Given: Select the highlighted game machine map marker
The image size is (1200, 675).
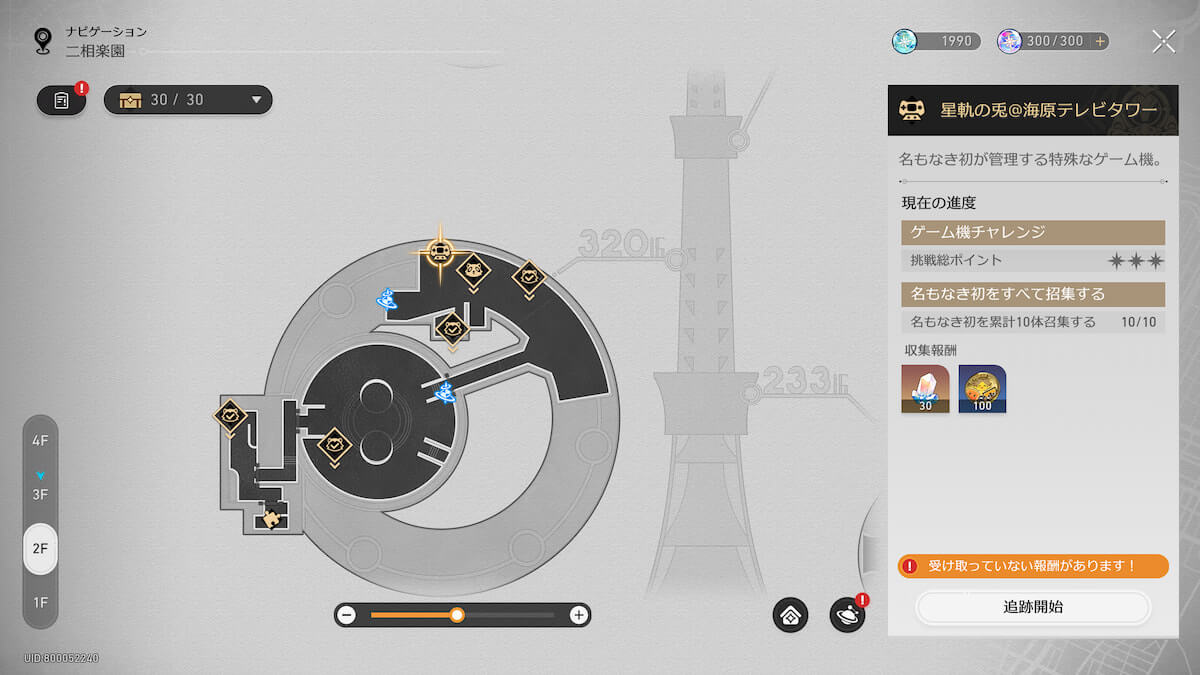Looking at the screenshot, I should (438, 251).
